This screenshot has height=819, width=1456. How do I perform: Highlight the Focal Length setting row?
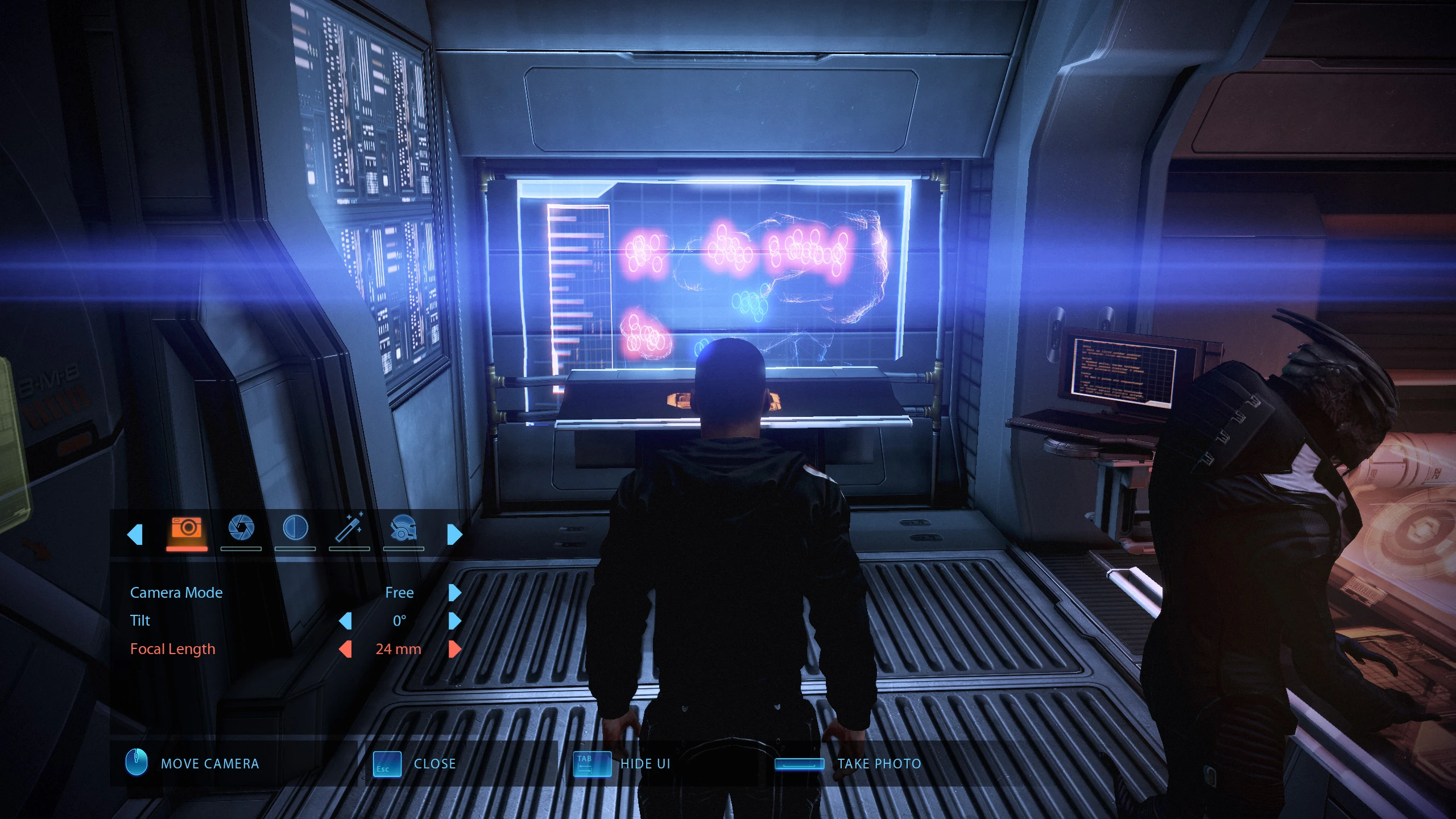point(173,649)
